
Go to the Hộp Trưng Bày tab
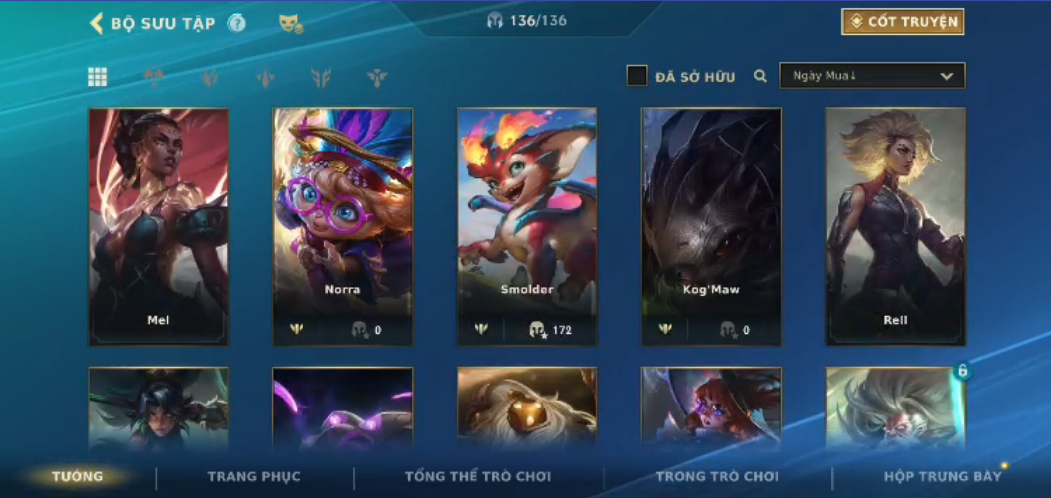tap(942, 477)
